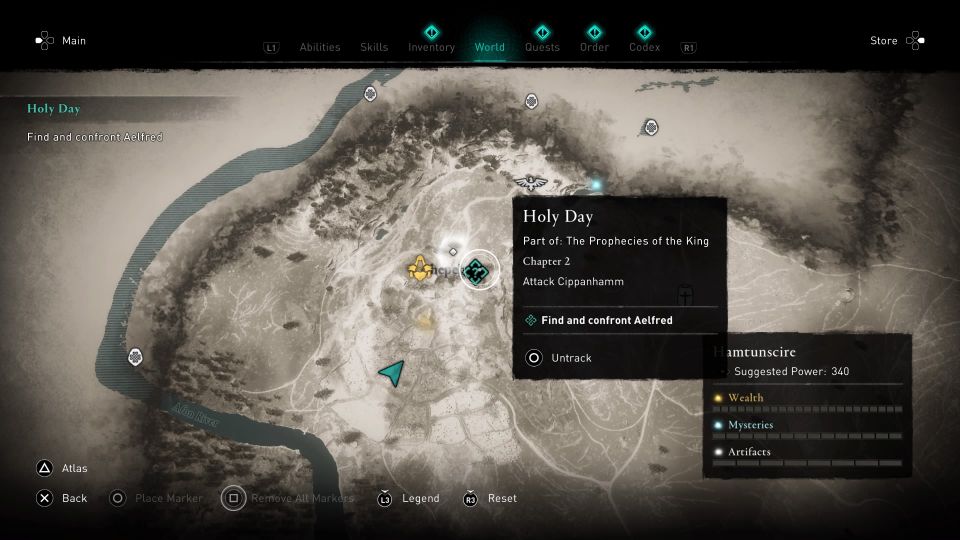Select the Holy Day quest marker on map

point(478,270)
